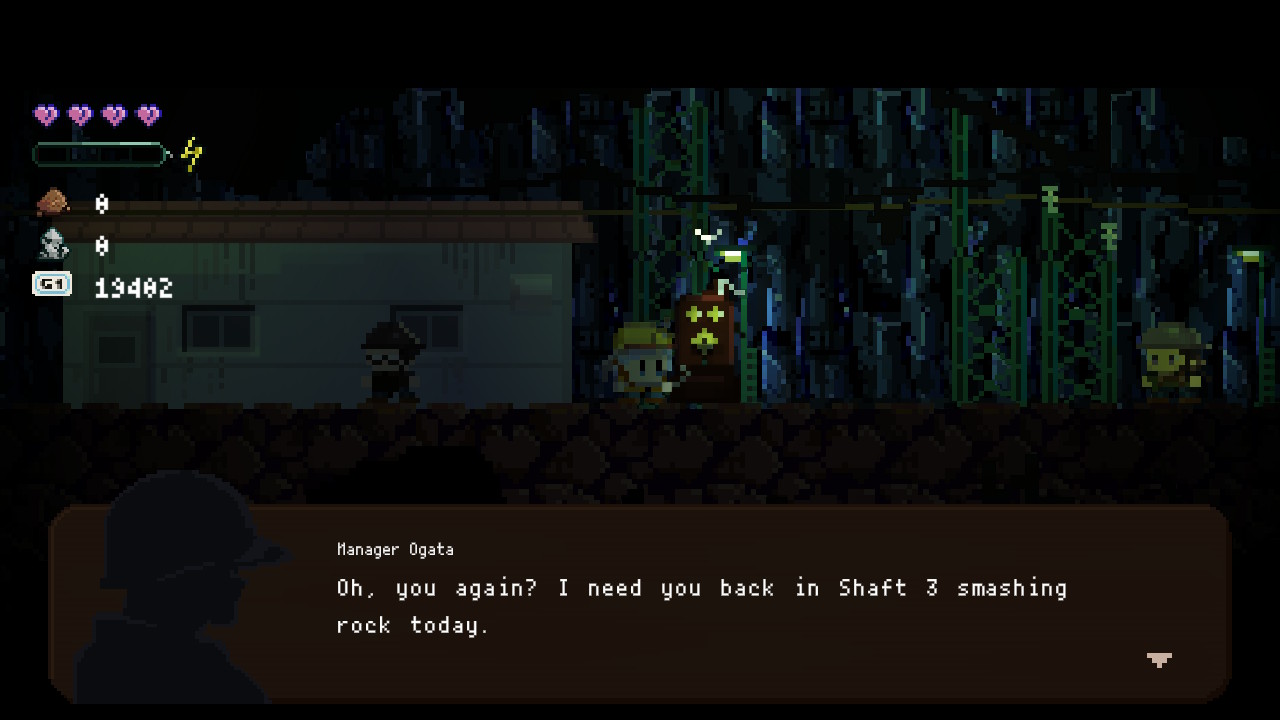Image resolution: width=1280 pixels, height=720 pixels.
Task: Click the G1 currency coin icon
Action: click(52, 285)
